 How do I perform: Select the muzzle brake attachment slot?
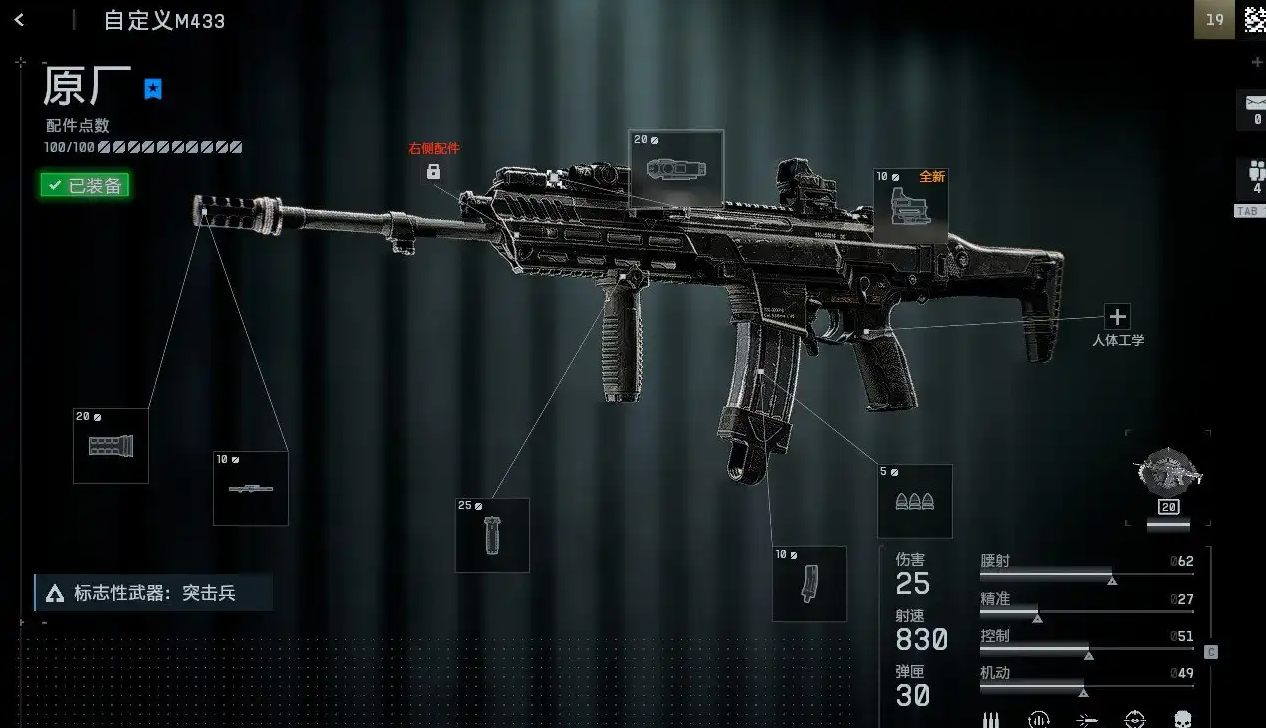tap(110, 446)
